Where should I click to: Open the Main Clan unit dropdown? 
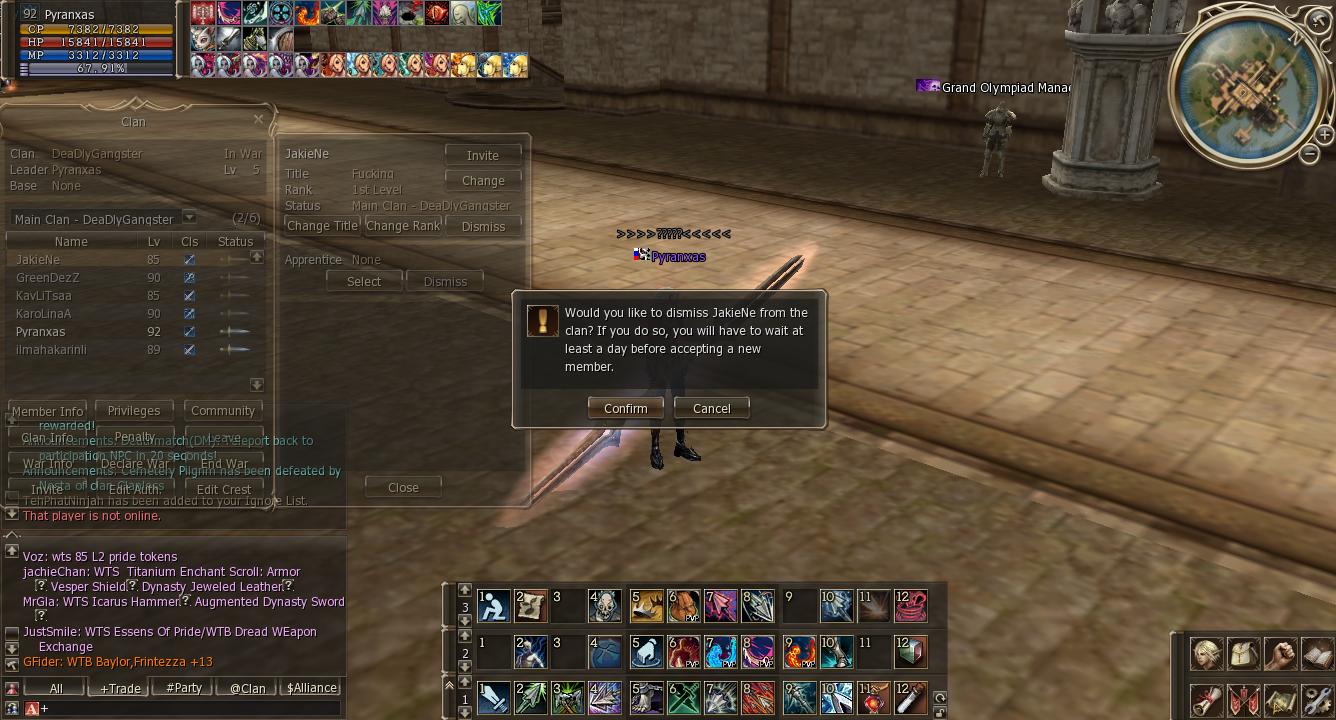point(189,218)
